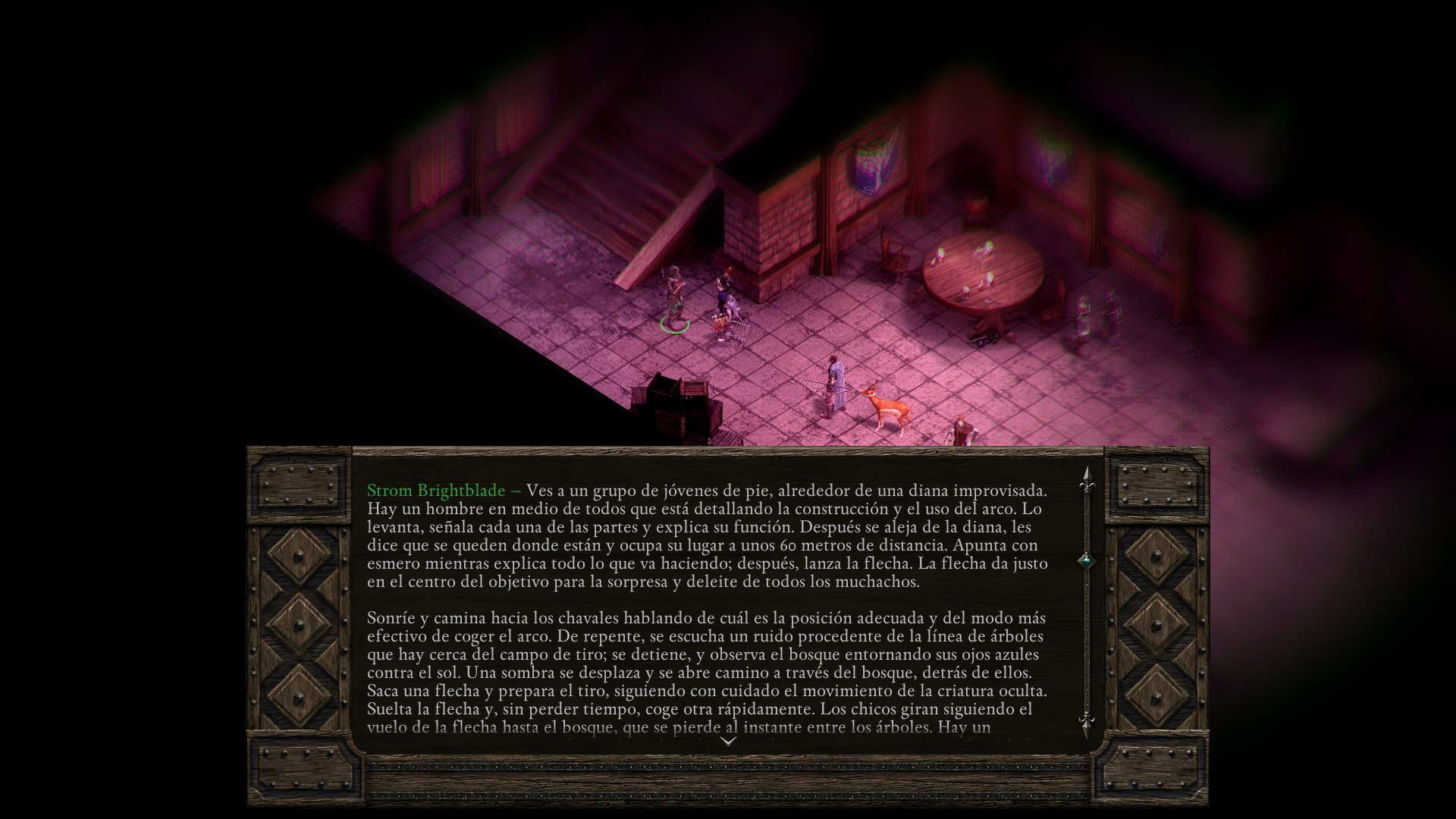Click the downward fleur-de-lis scroll arrow
Image resolution: width=1456 pixels, height=819 pixels.
(1087, 721)
